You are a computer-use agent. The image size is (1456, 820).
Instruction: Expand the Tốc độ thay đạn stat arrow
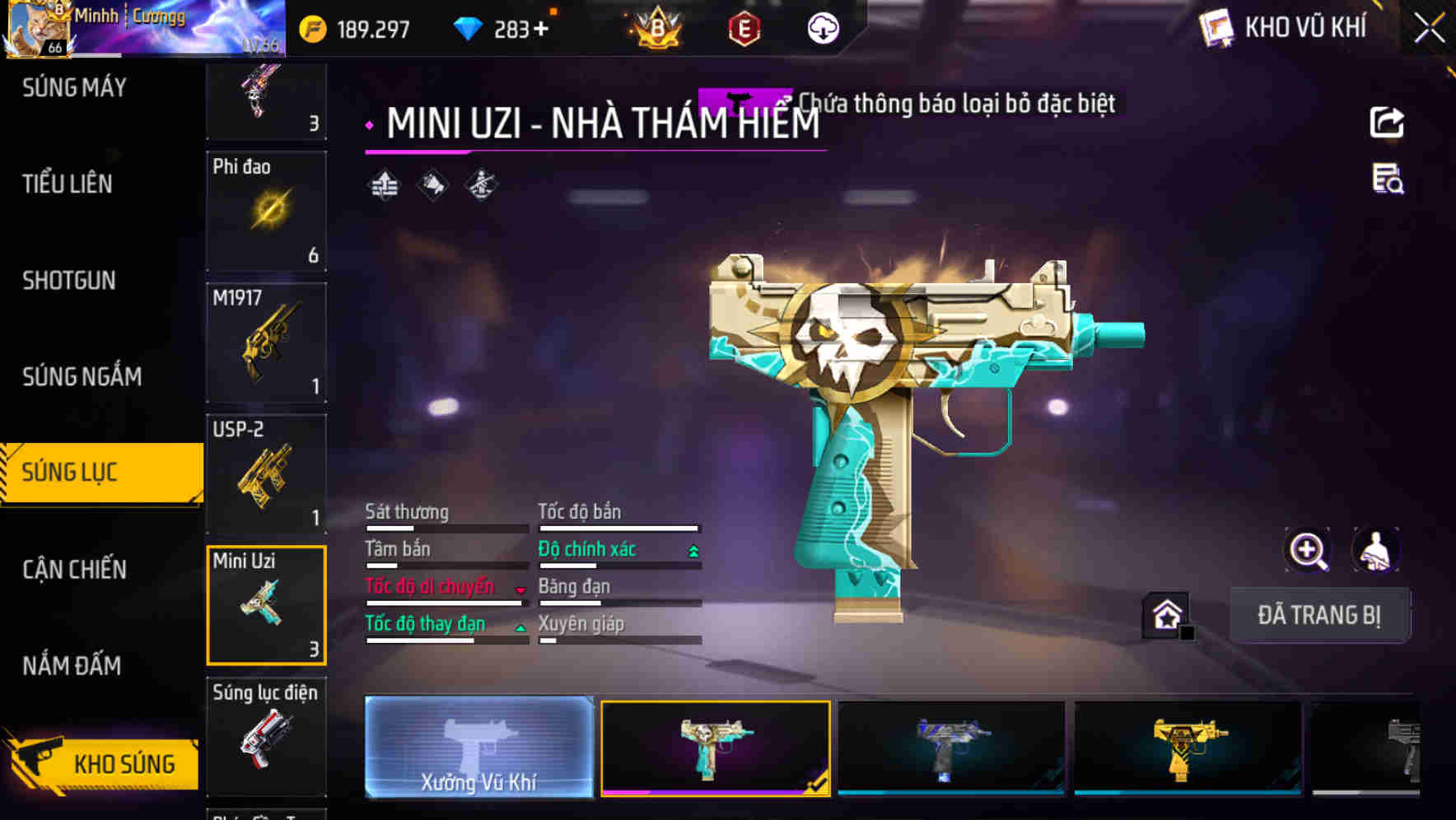pos(521,626)
